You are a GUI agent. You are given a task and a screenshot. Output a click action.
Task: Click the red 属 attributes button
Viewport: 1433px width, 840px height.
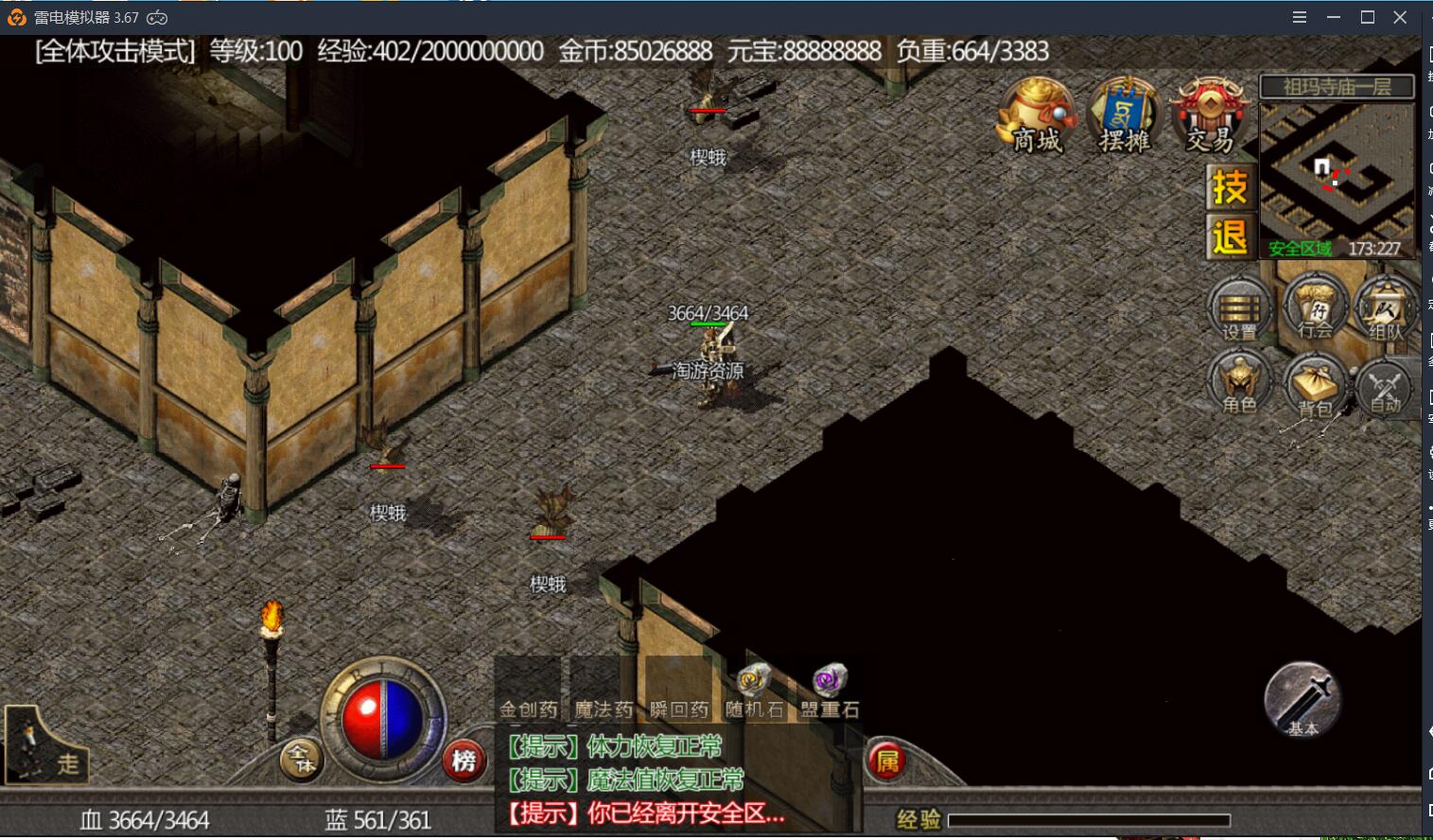(887, 761)
